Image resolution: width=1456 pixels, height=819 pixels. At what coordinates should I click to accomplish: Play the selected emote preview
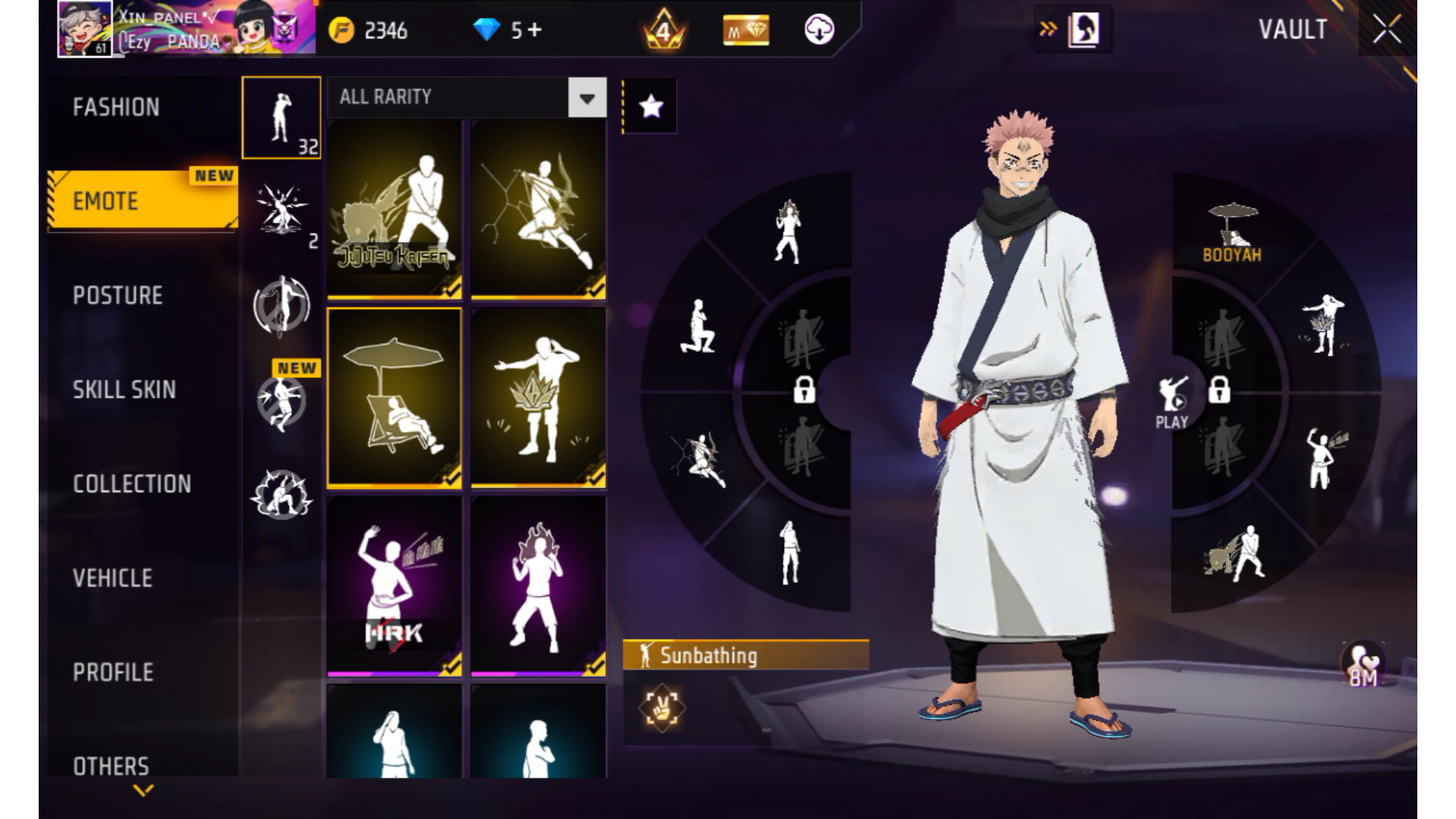(1172, 400)
